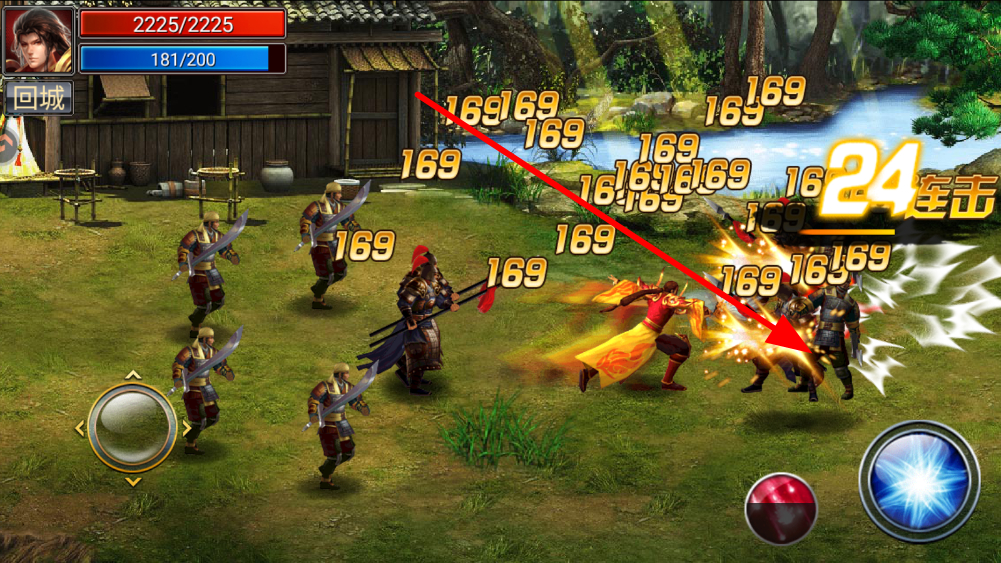This screenshot has height=563, width=1001.
Task: Click the virtual joystick control
Action: tap(132, 427)
